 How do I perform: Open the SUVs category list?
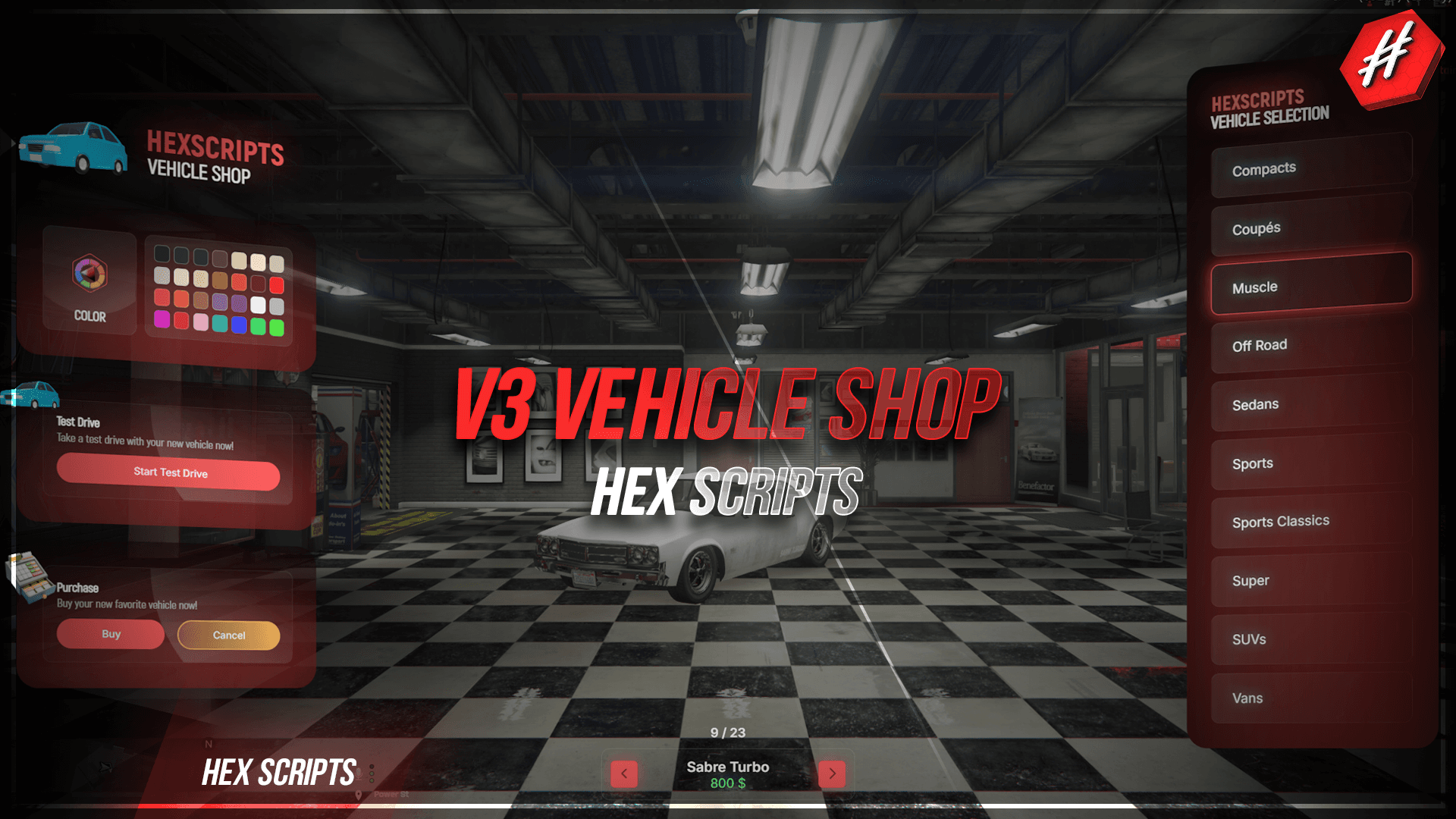point(1311,639)
